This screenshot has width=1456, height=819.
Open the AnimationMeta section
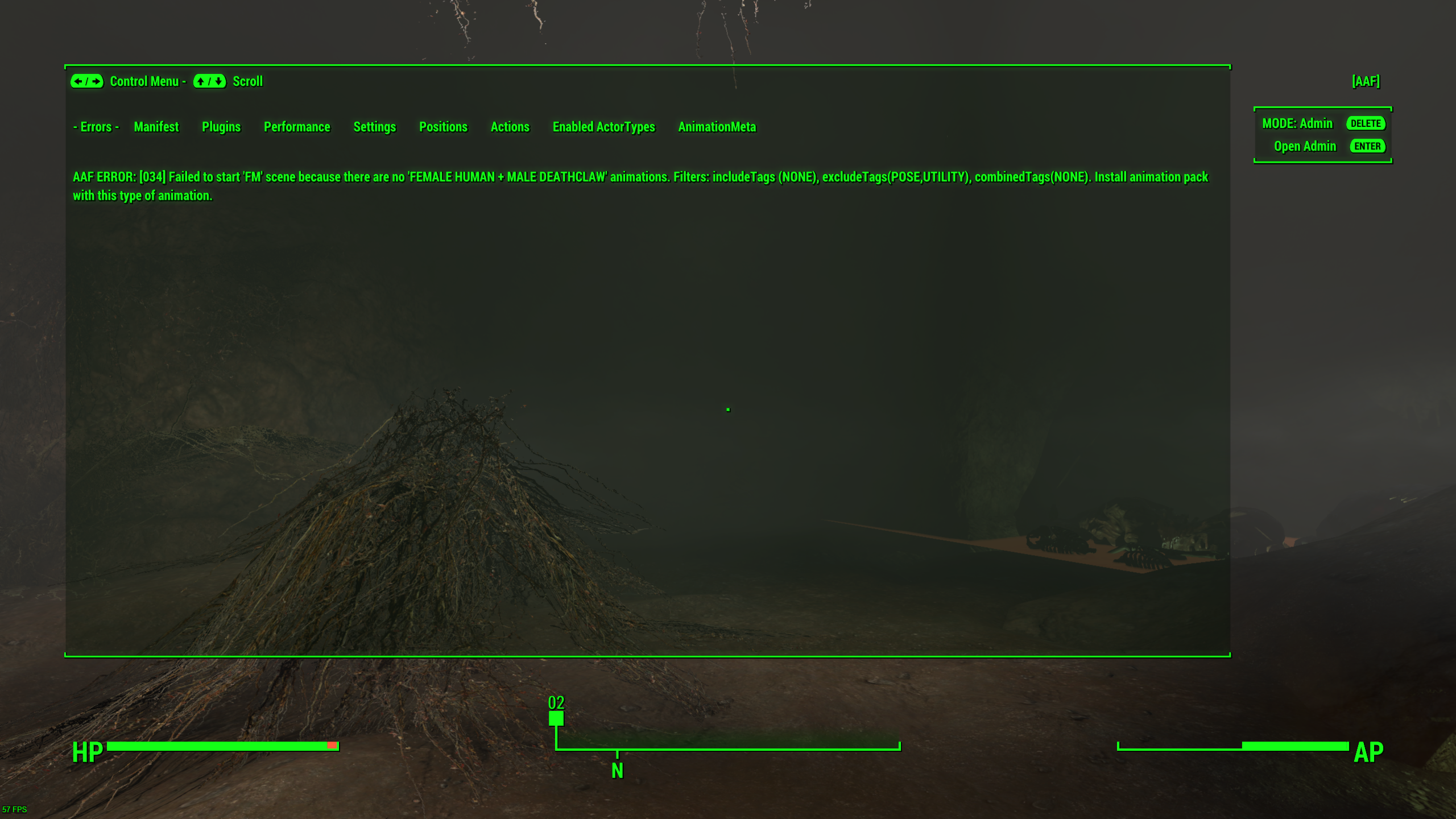coord(717,127)
